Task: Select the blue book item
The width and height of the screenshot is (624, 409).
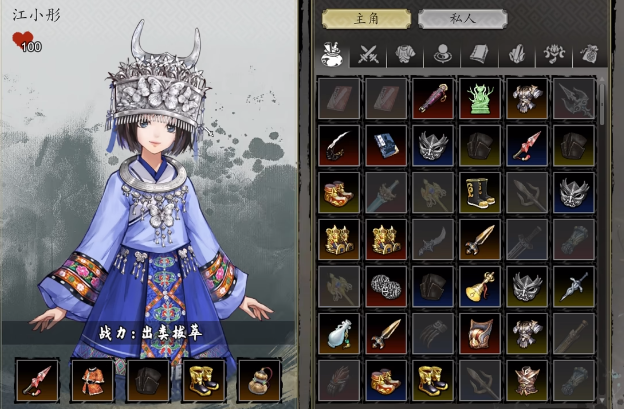Action: 385,145
